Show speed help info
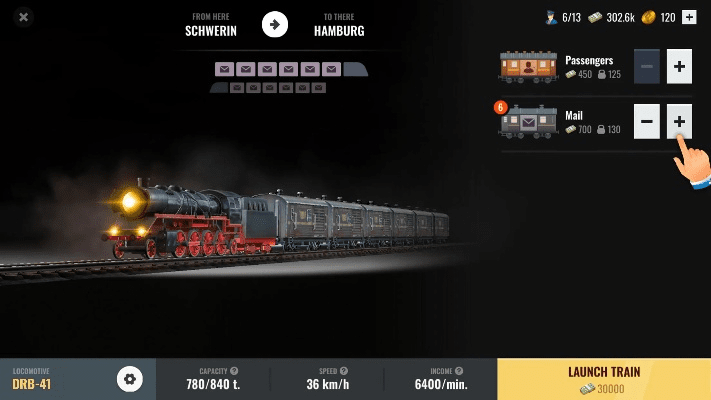 (346, 371)
